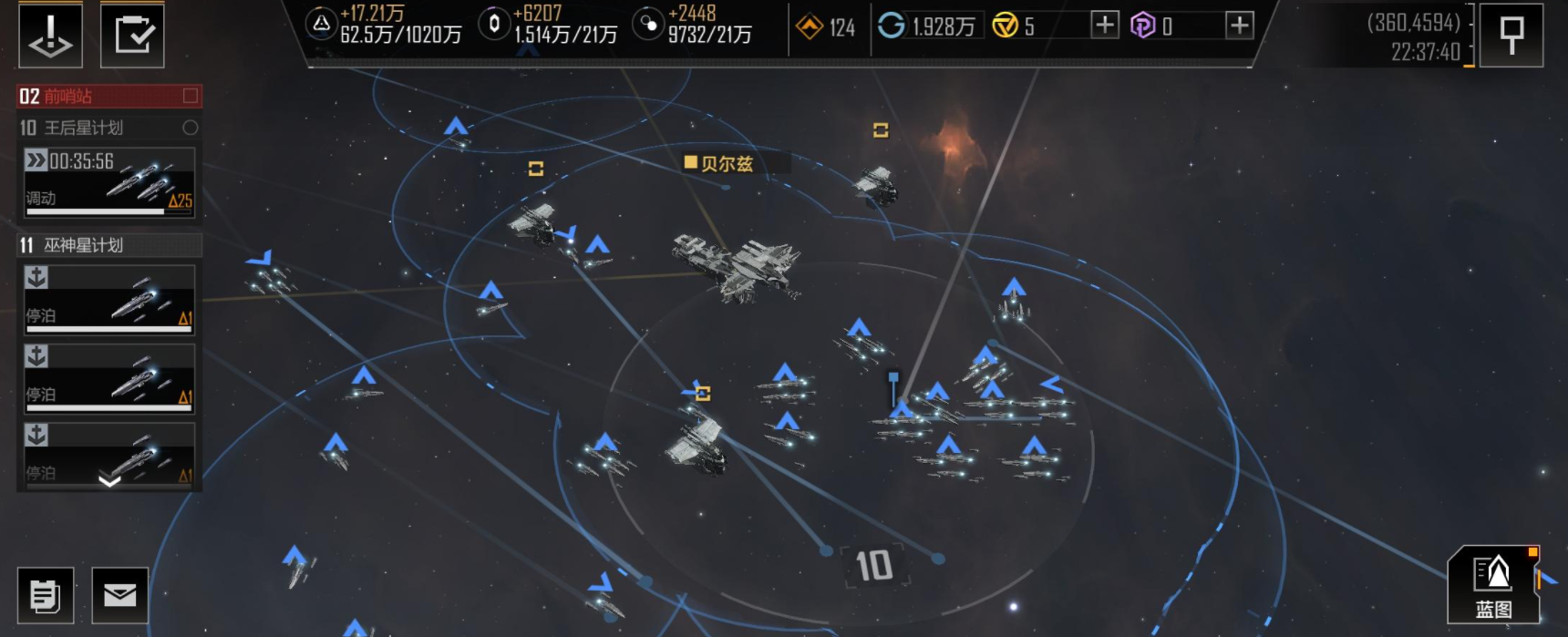Select the 巫神星计划 list header
Viewport: 1568px width, 637px height.
pyautogui.click(x=109, y=245)
